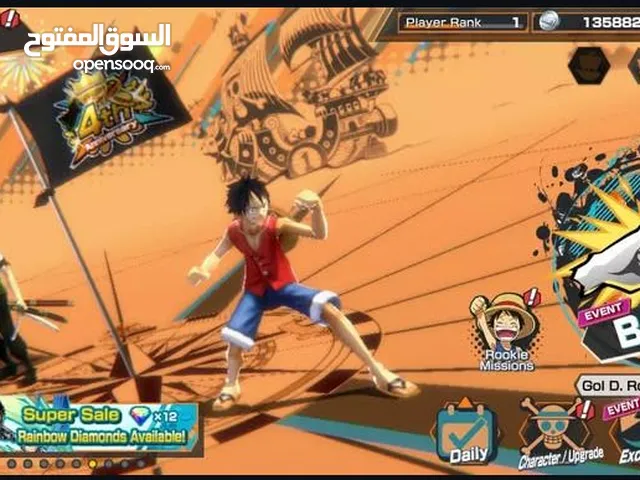
Task: Click the OpenSooq watermark logo
Action: pos(122,47)
